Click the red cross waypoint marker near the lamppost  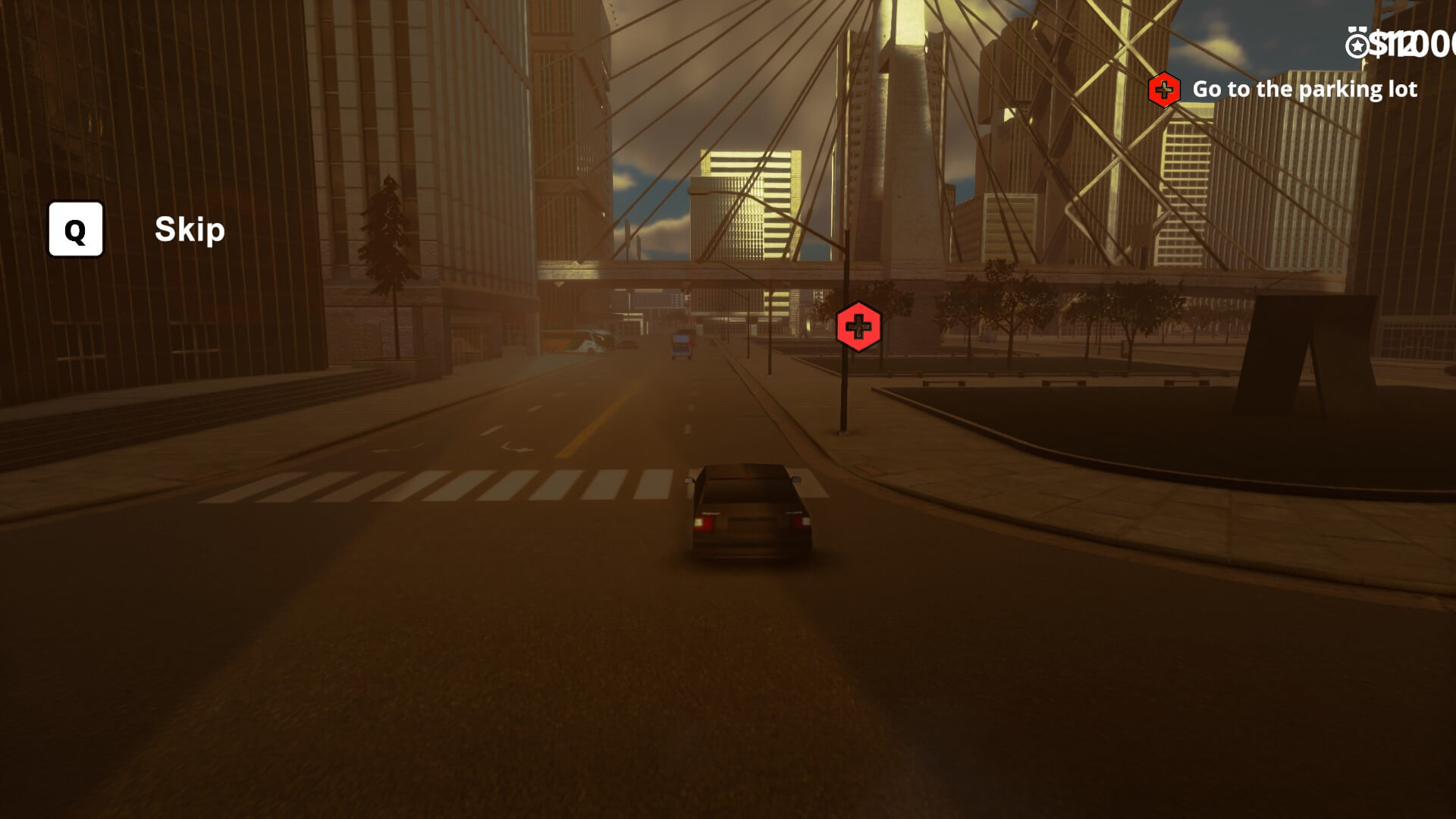click(x=858, y=325)
